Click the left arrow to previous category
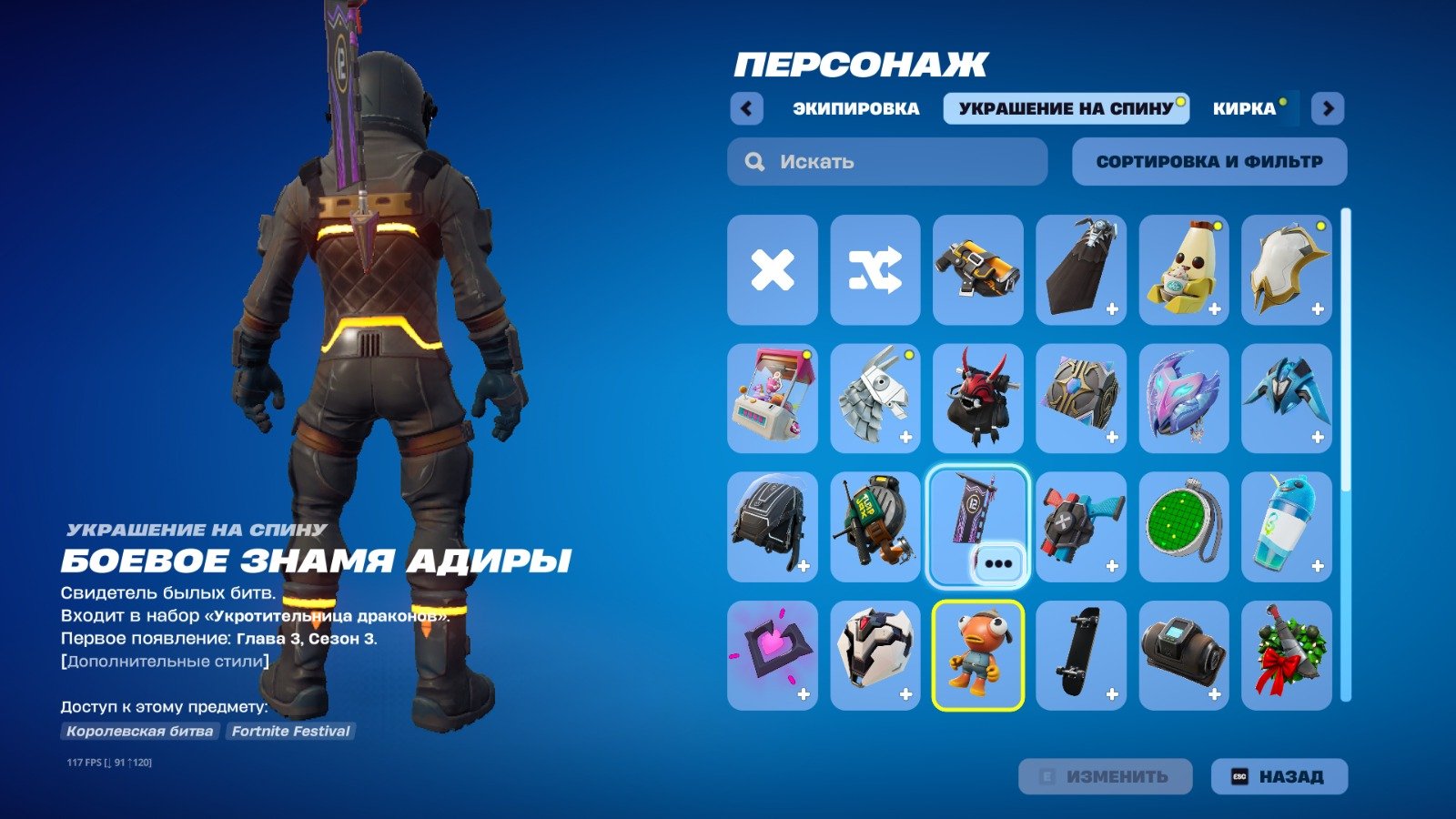The width and height of the screenshot is (1456, 819). pos(746,108)
